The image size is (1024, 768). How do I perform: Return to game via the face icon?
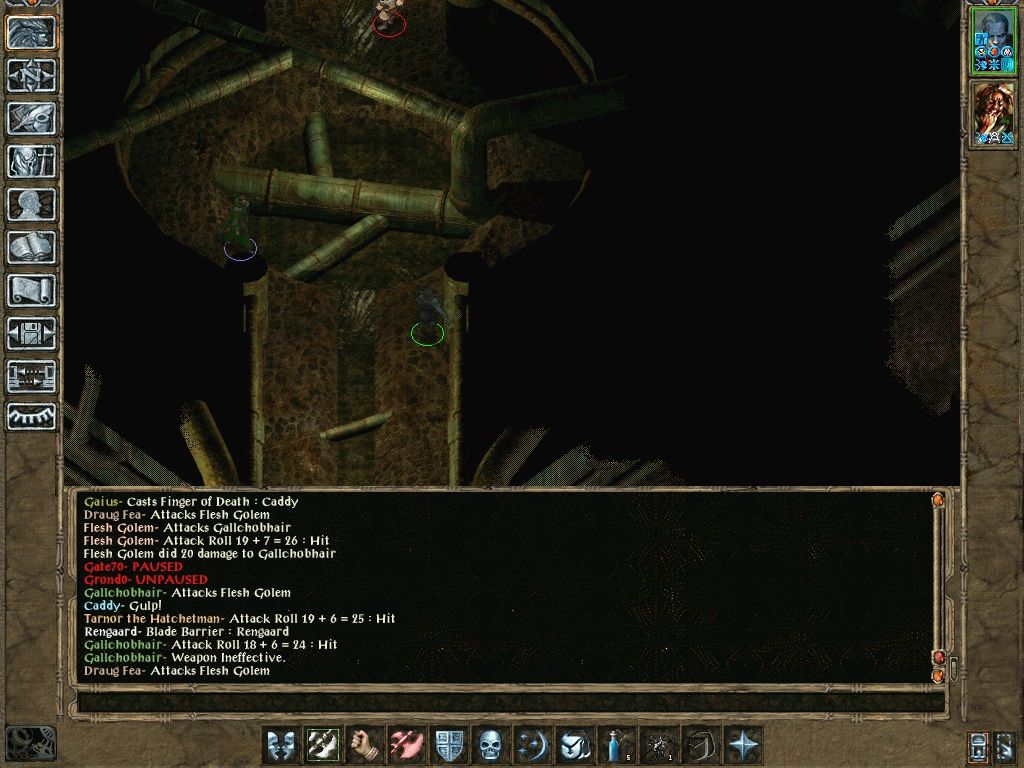tap(31, 32)
